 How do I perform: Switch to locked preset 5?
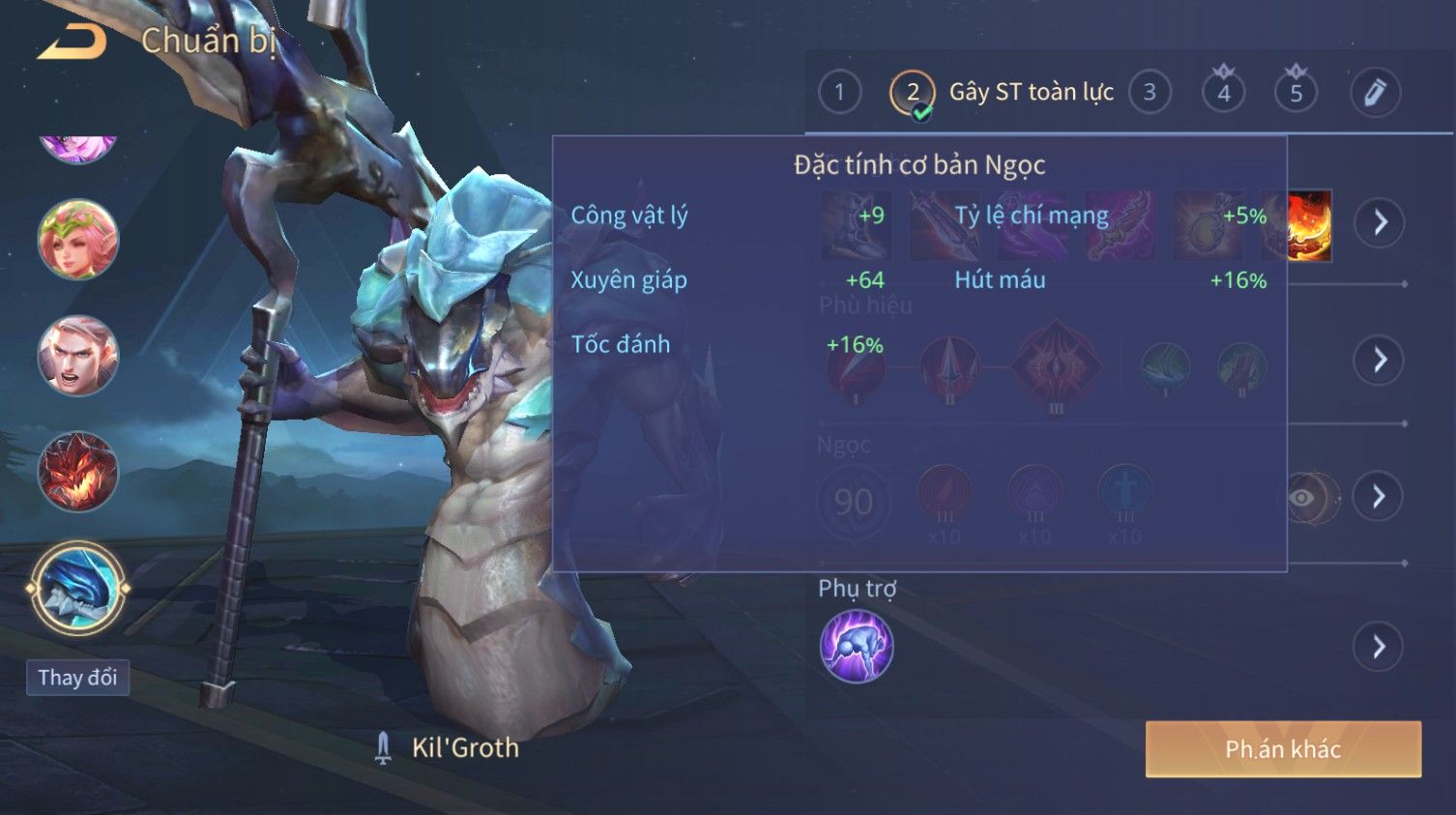point(1296,93)
